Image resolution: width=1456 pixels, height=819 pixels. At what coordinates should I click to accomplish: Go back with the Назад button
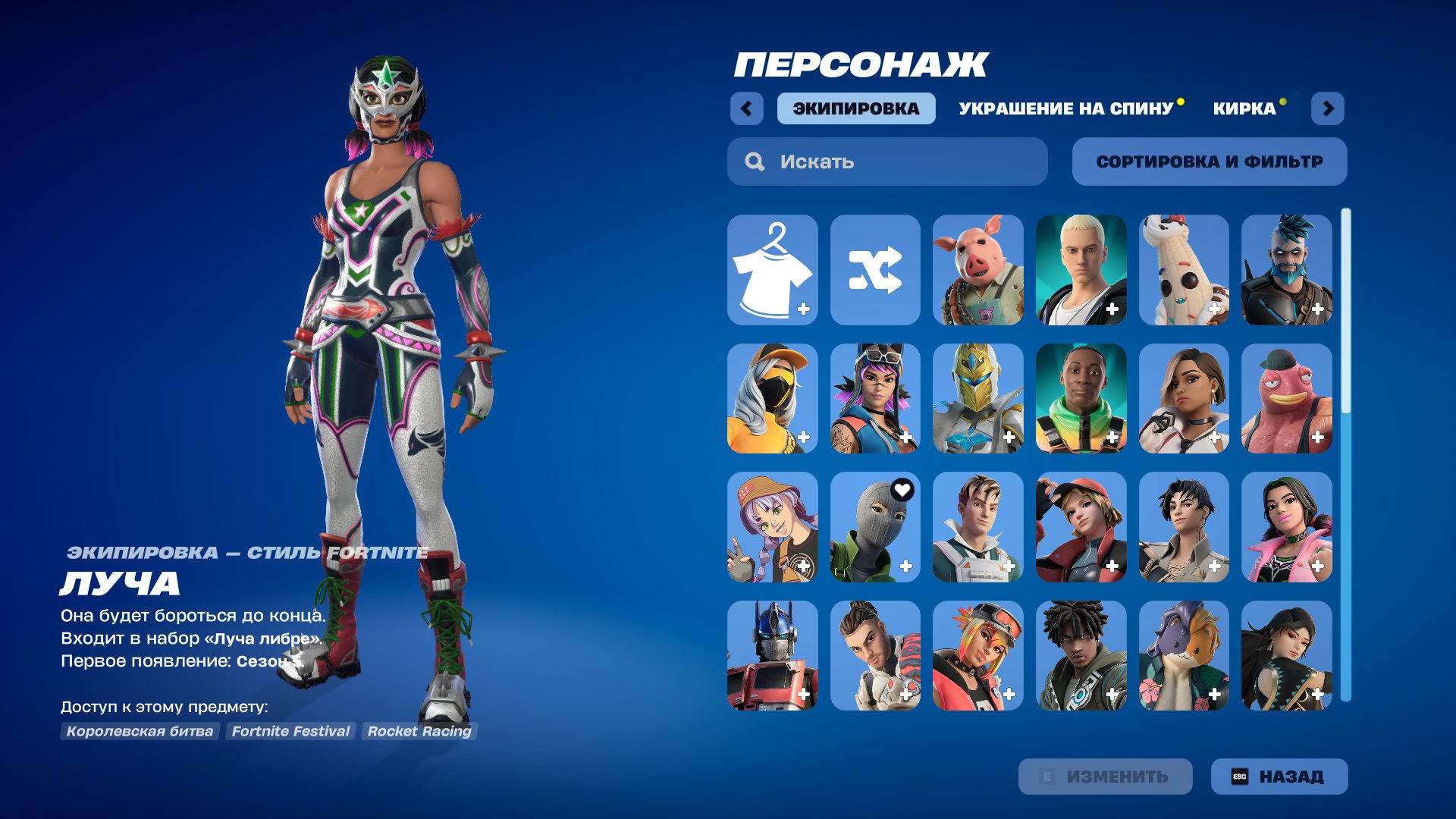coord(1279,777)
